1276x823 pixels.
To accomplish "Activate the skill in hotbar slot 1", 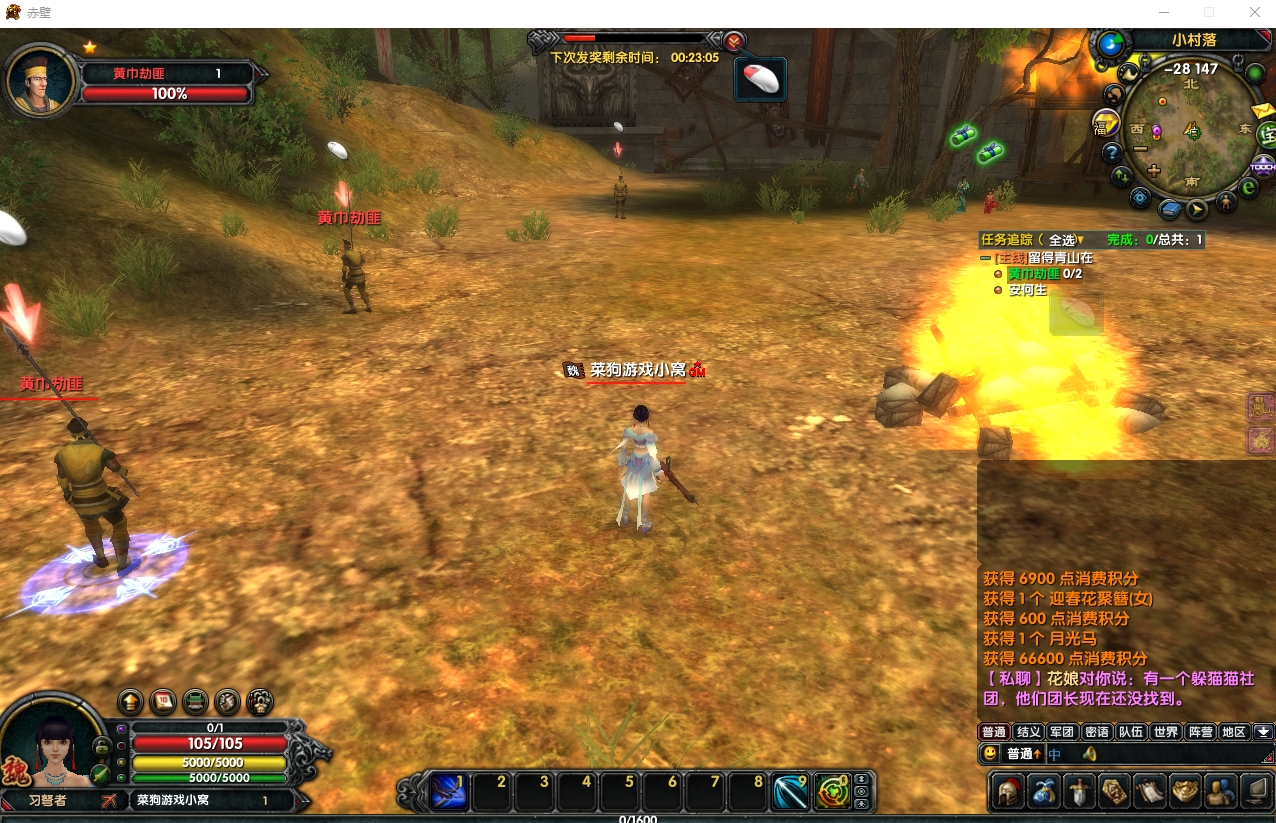I will [x=447, y=792].
